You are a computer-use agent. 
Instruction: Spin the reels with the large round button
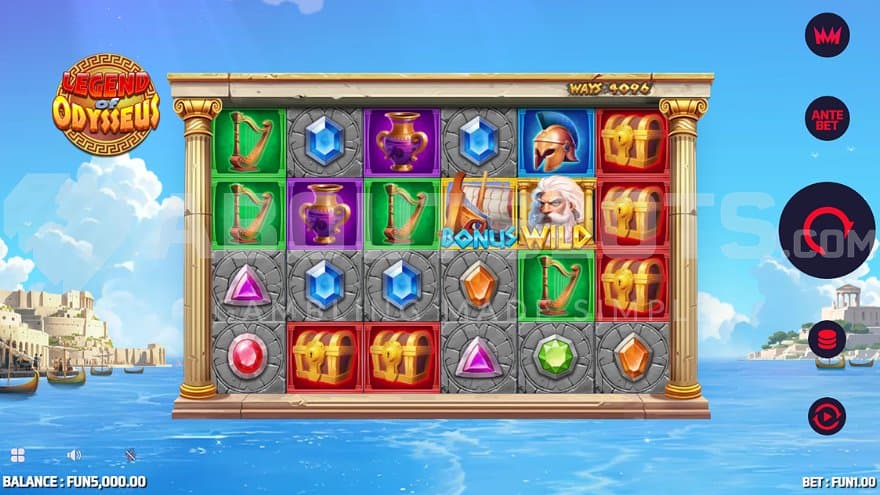coord(826,230)
